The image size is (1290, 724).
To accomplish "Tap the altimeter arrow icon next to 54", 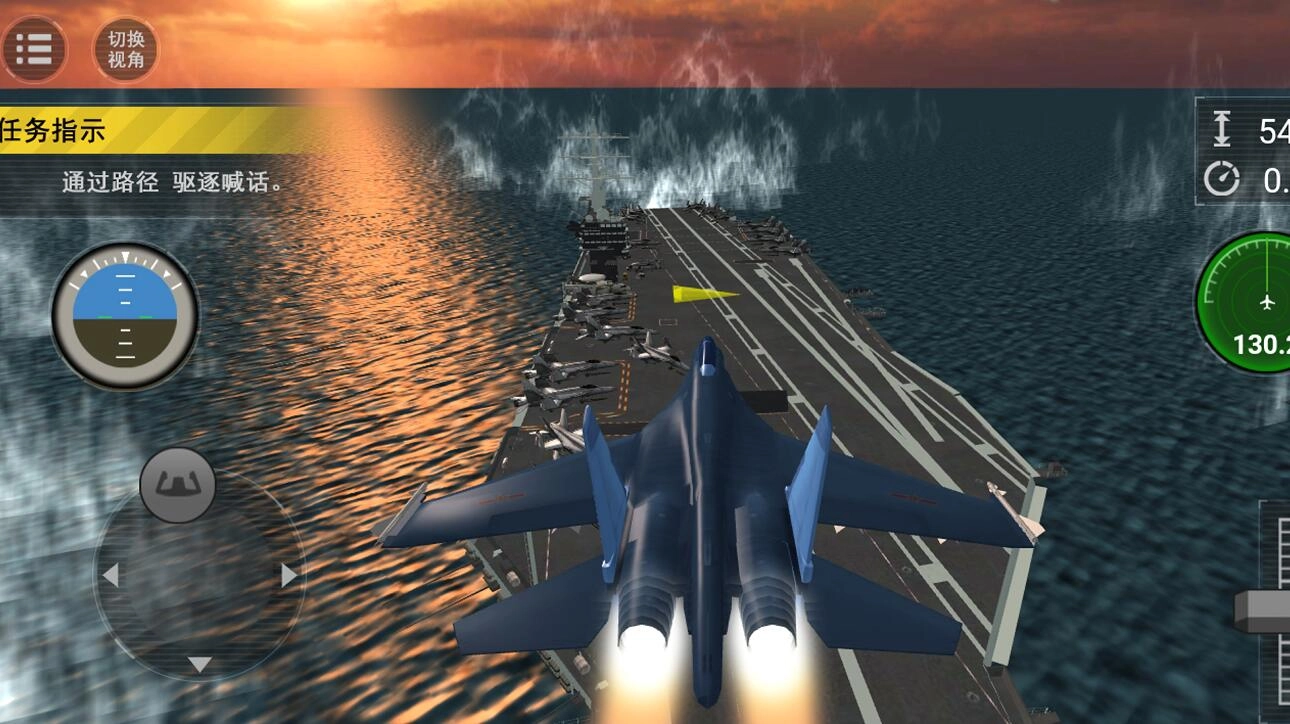I will click(1222, 127).
